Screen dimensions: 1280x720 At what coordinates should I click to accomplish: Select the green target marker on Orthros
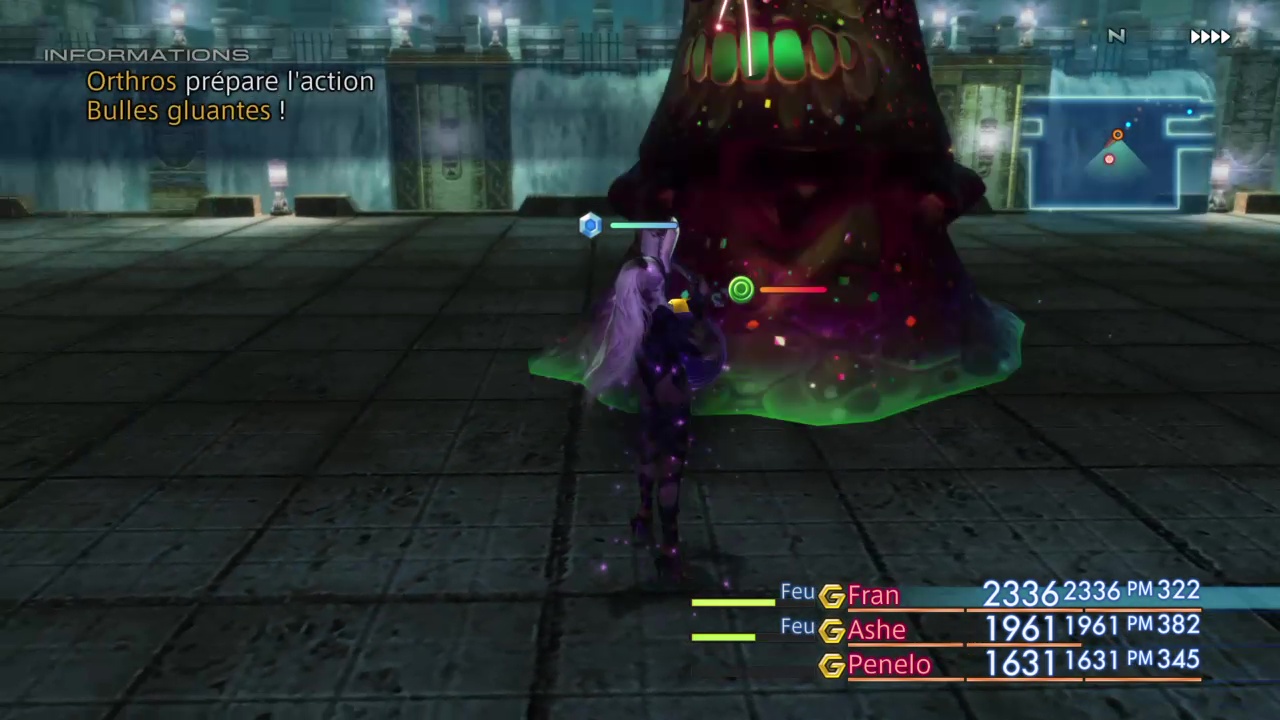(741, 290)
